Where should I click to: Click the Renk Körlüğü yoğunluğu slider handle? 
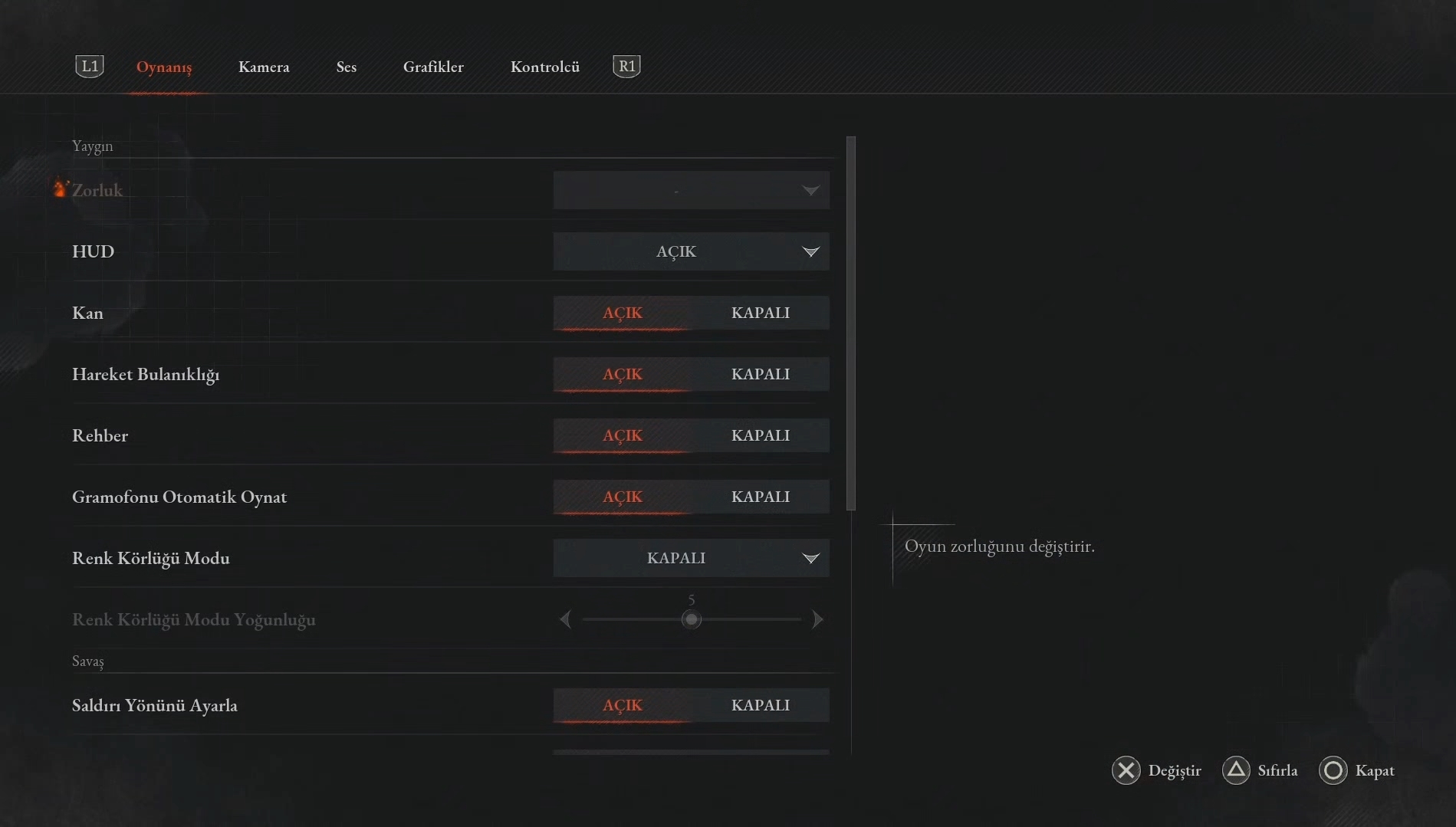[x=691, y=619]
